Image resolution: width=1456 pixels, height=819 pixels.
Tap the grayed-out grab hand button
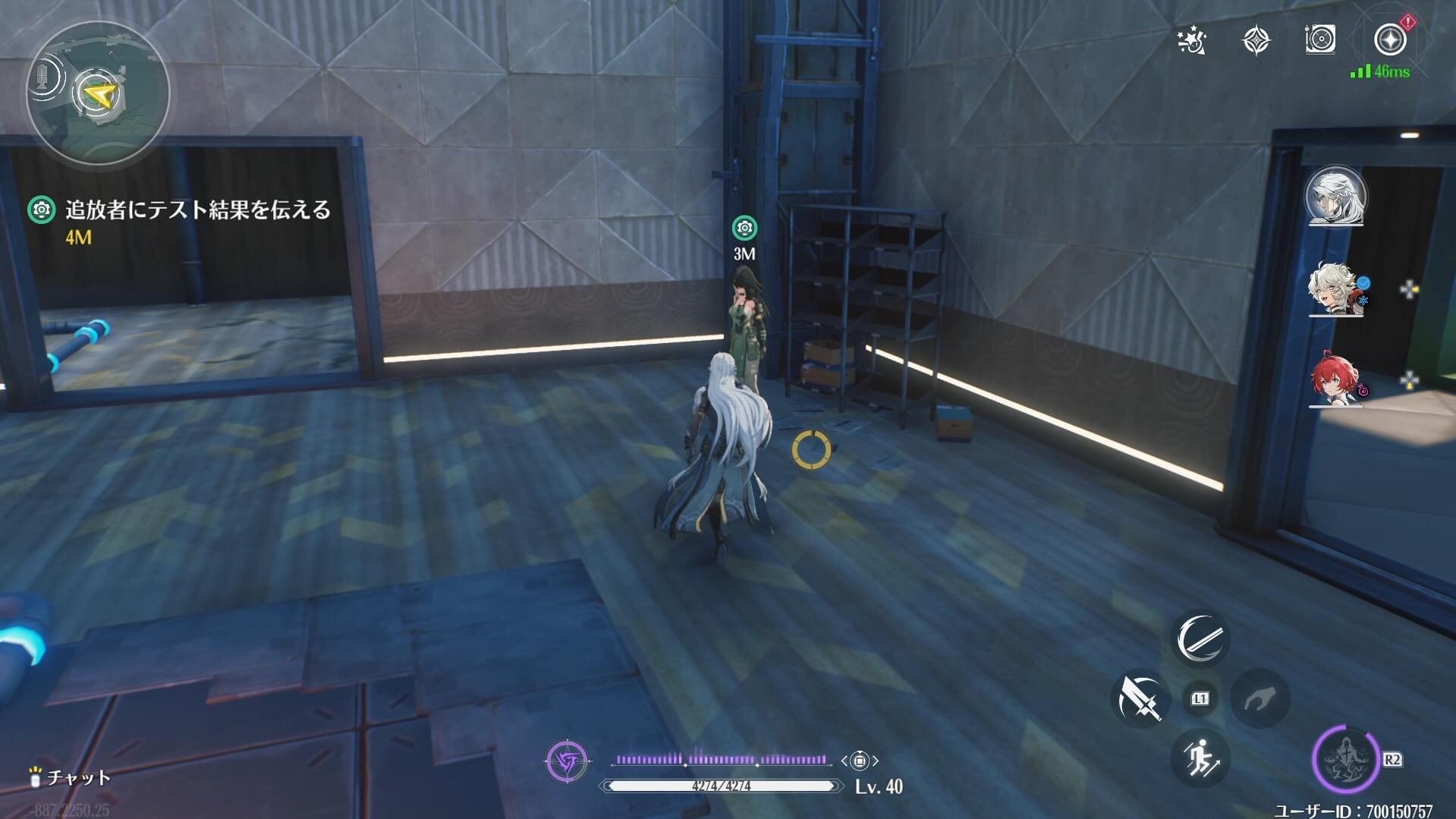tap(1259, 698)
